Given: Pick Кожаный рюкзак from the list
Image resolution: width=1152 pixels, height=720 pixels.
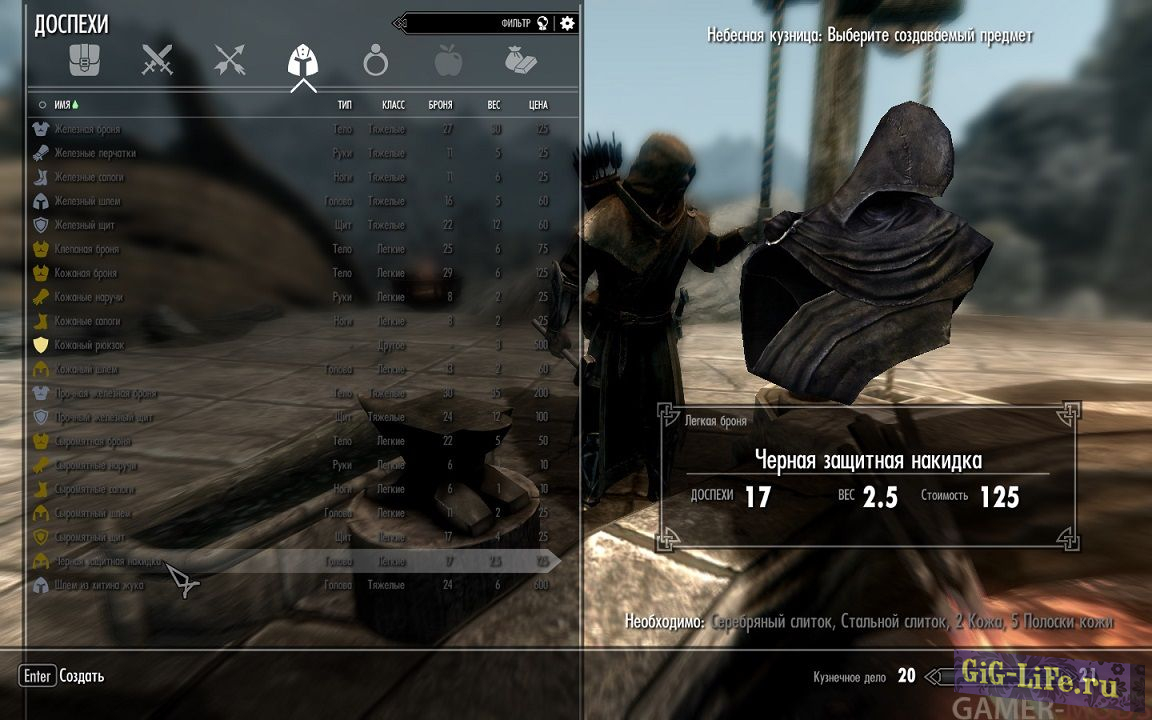Looking at the screenshot, I should 89,345.
